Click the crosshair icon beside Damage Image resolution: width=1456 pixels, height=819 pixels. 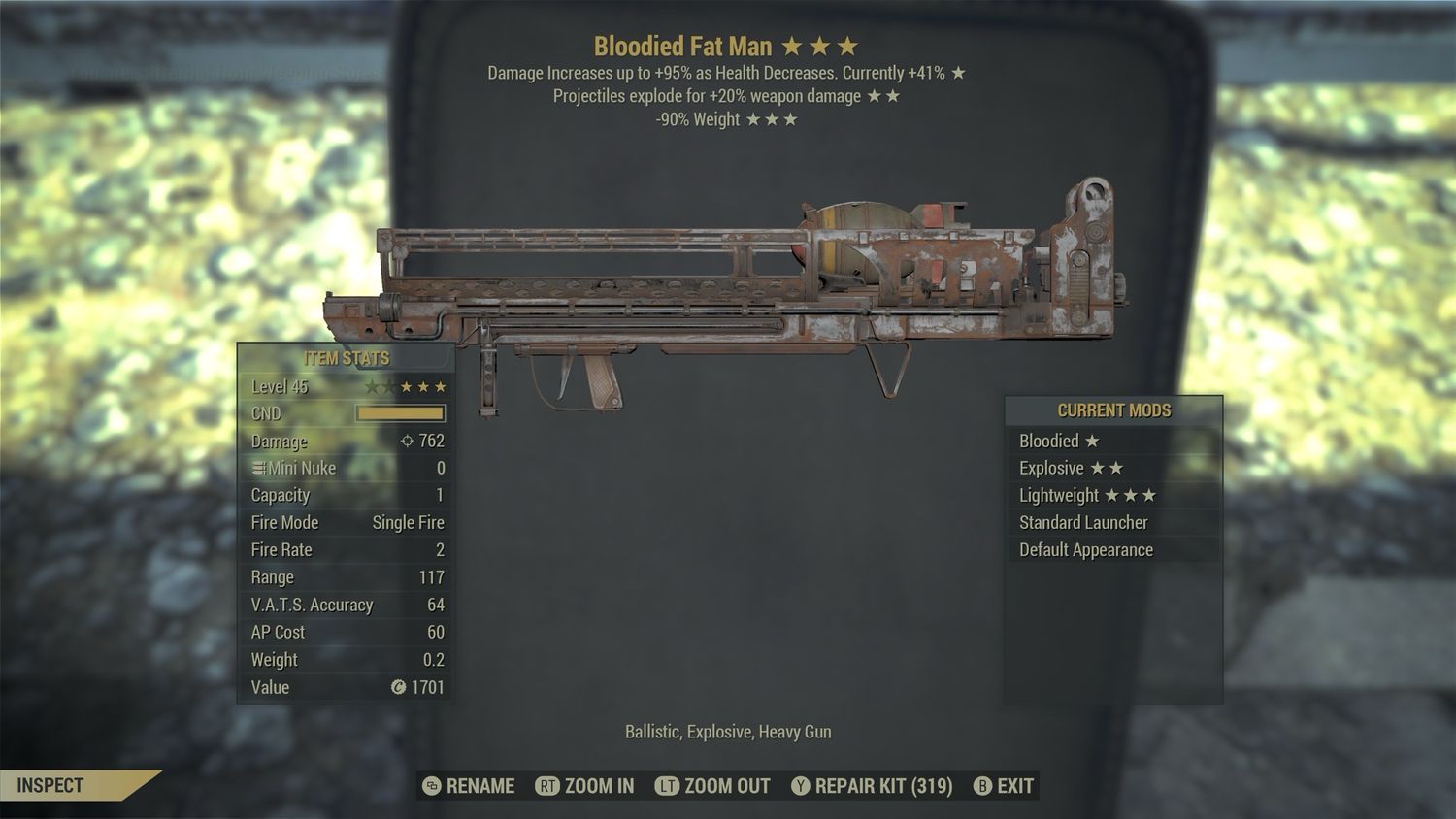[x=406, y=442]
